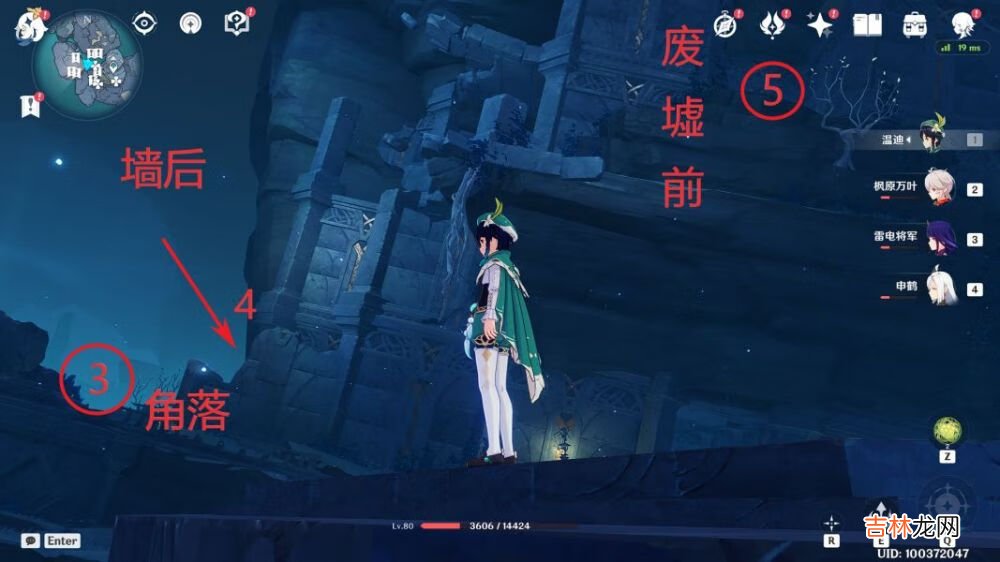The image size is (1000, 562).
Task: Open the tutorial question-mark book icon
Action: pos(237,23)
